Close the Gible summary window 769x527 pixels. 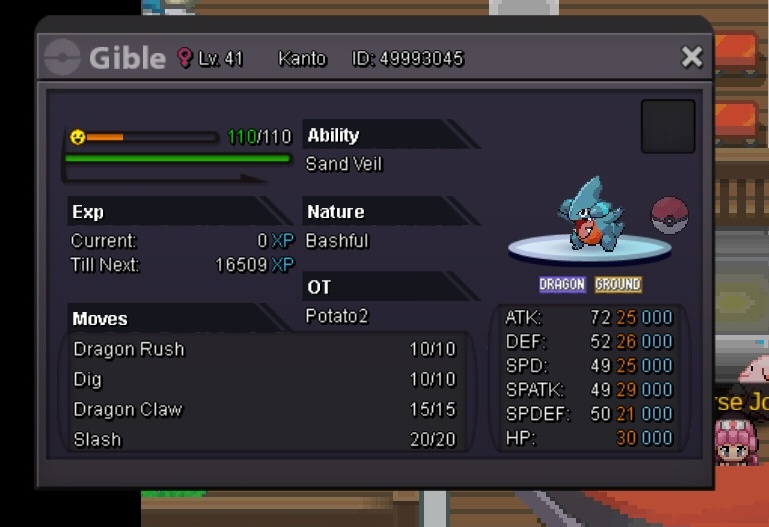tap(691, 58)
